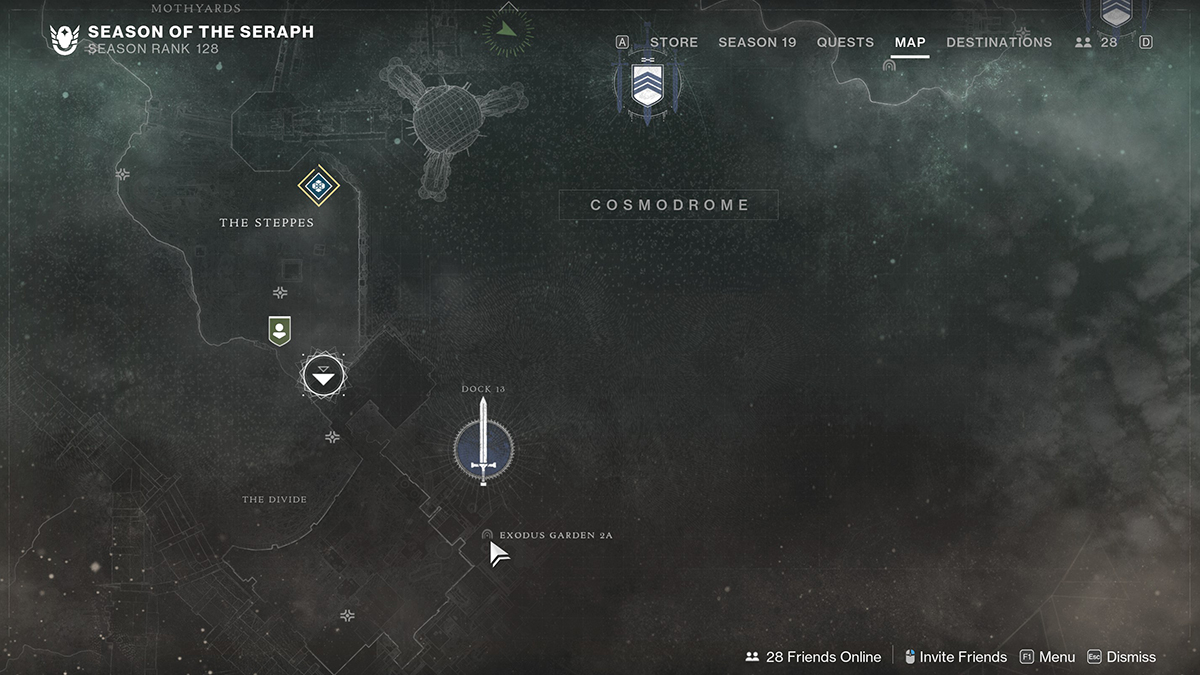Switch to the Season 19 tab
This screenshot has height=675, width=1200.
point(757,42)
